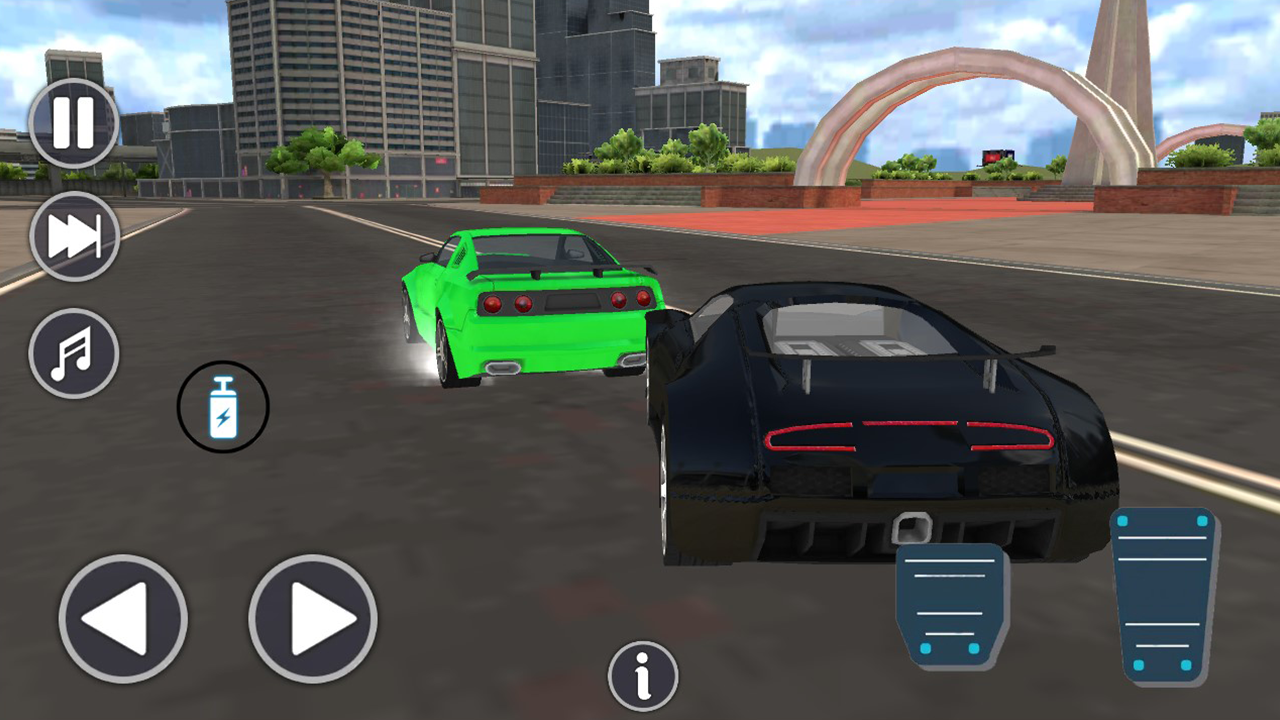This screenshot has height=720, width=1280.
Task: Tap the circular i button at the bottom
Action: [643, 676]
